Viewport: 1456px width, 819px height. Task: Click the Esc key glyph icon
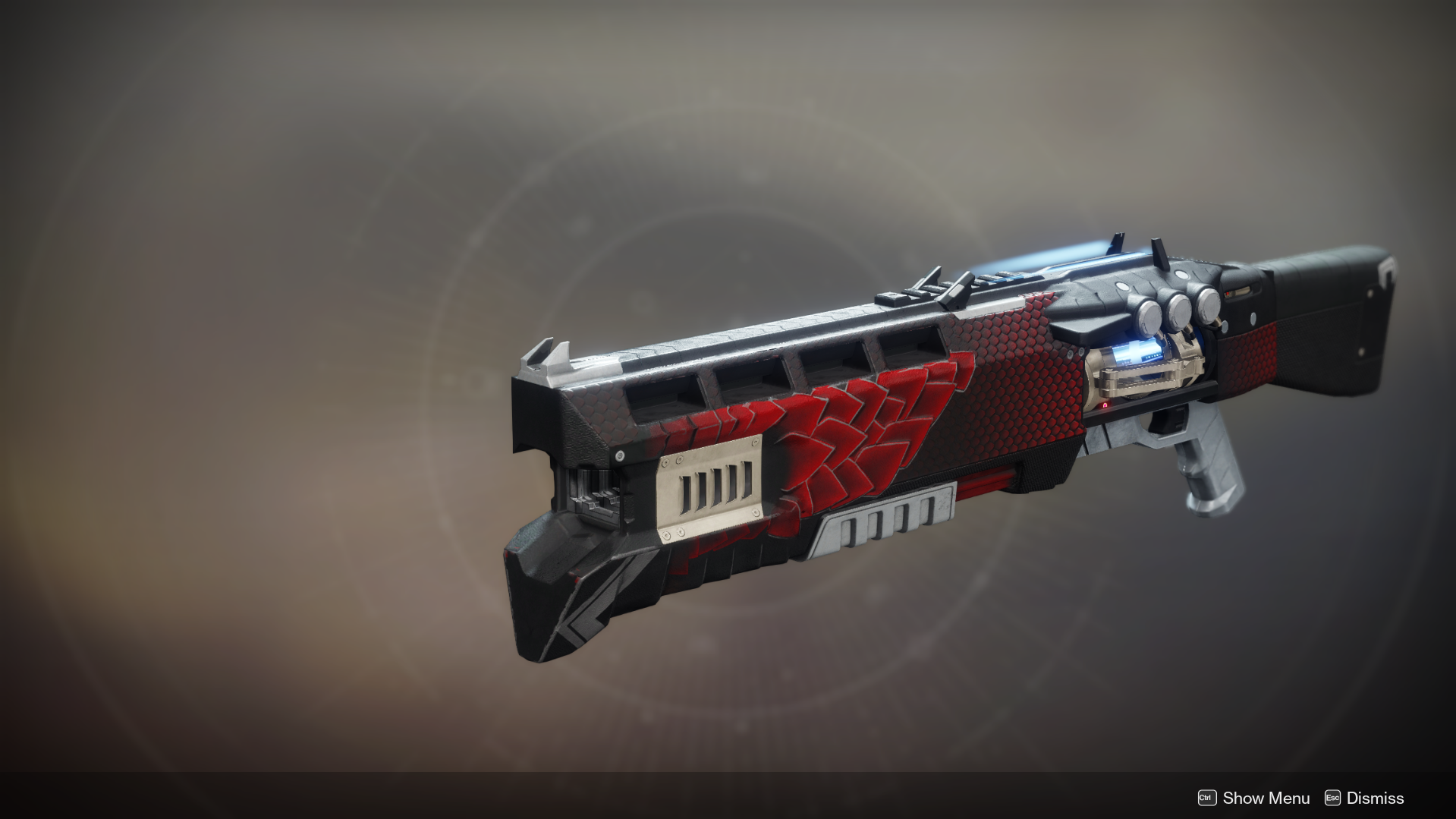pyautogui.click(x=1334, y=798)
